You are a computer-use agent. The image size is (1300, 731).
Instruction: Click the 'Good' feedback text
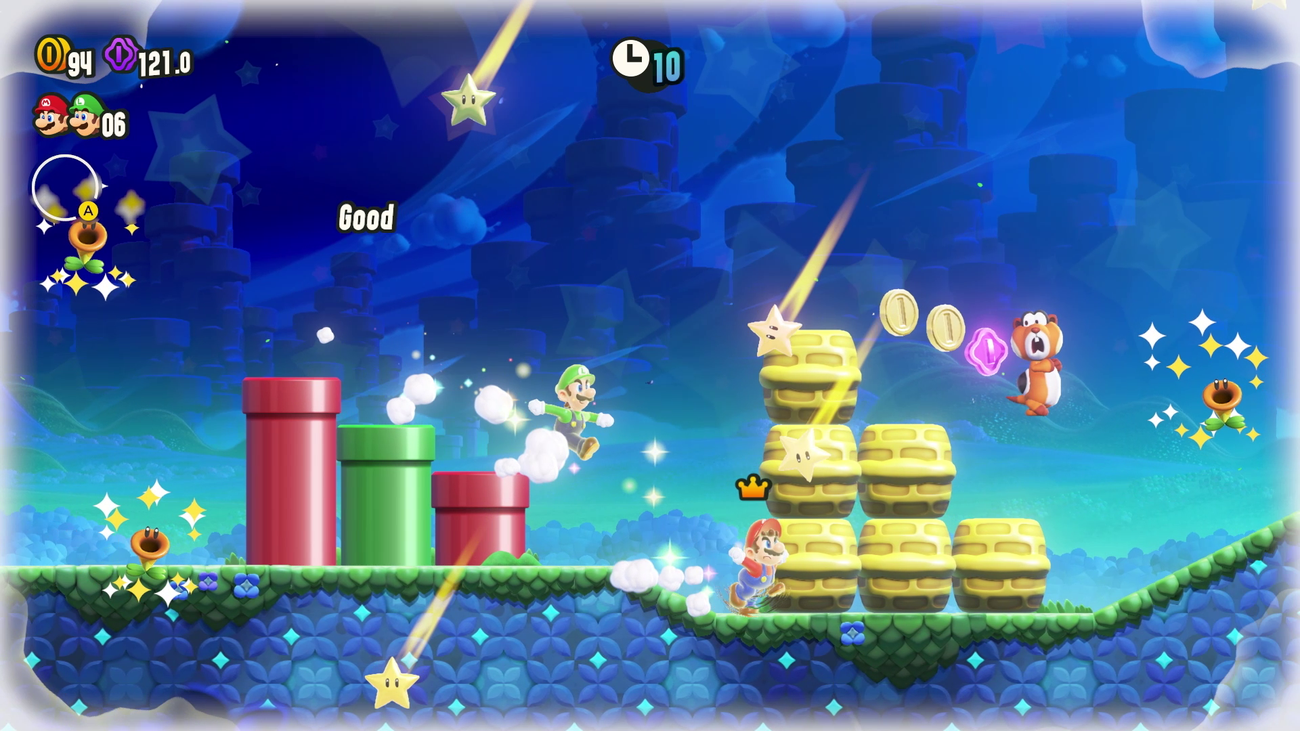(x=366, y=218)
